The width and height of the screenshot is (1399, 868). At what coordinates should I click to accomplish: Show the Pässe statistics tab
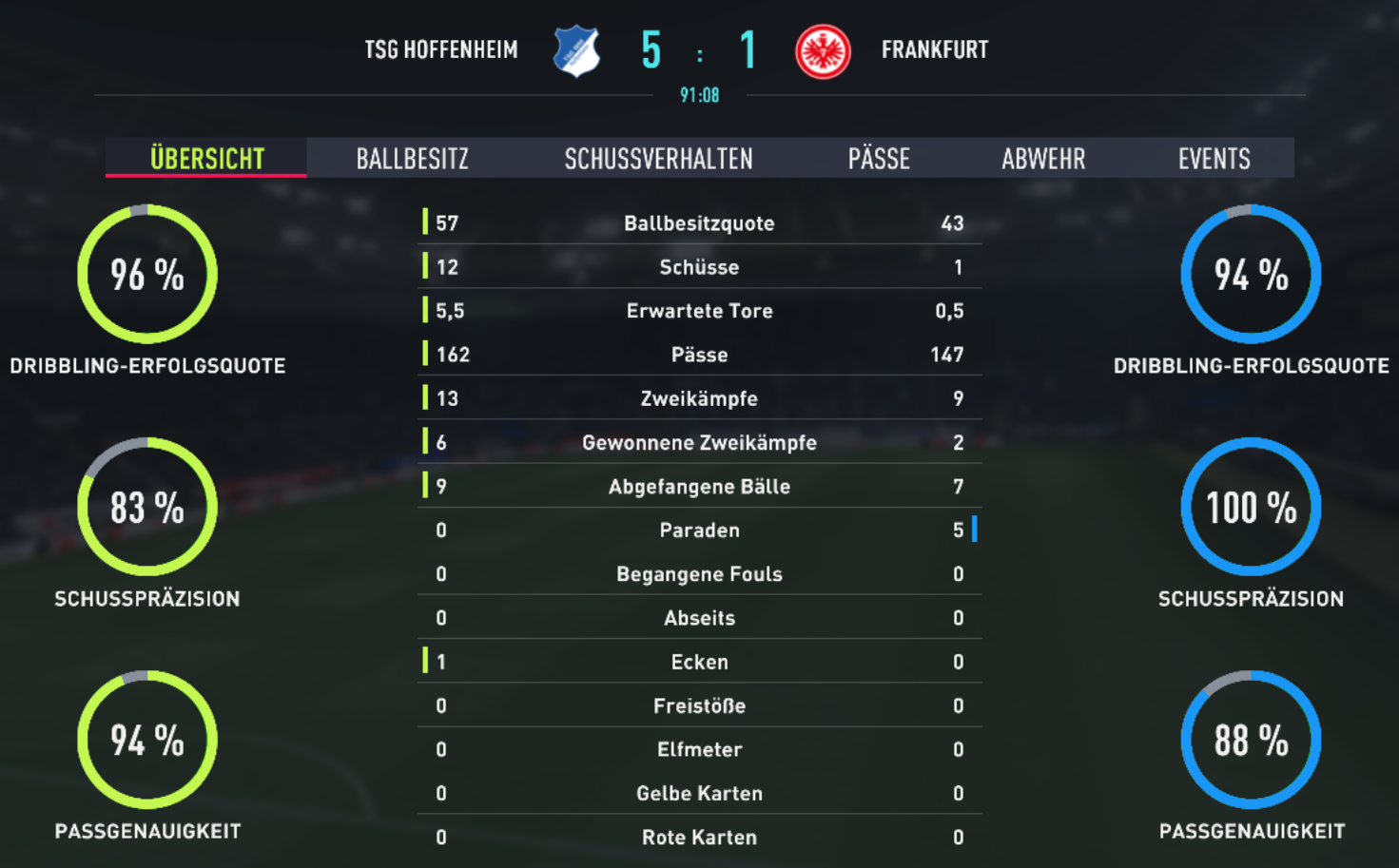pyautogui.click(x=879, y=158)
